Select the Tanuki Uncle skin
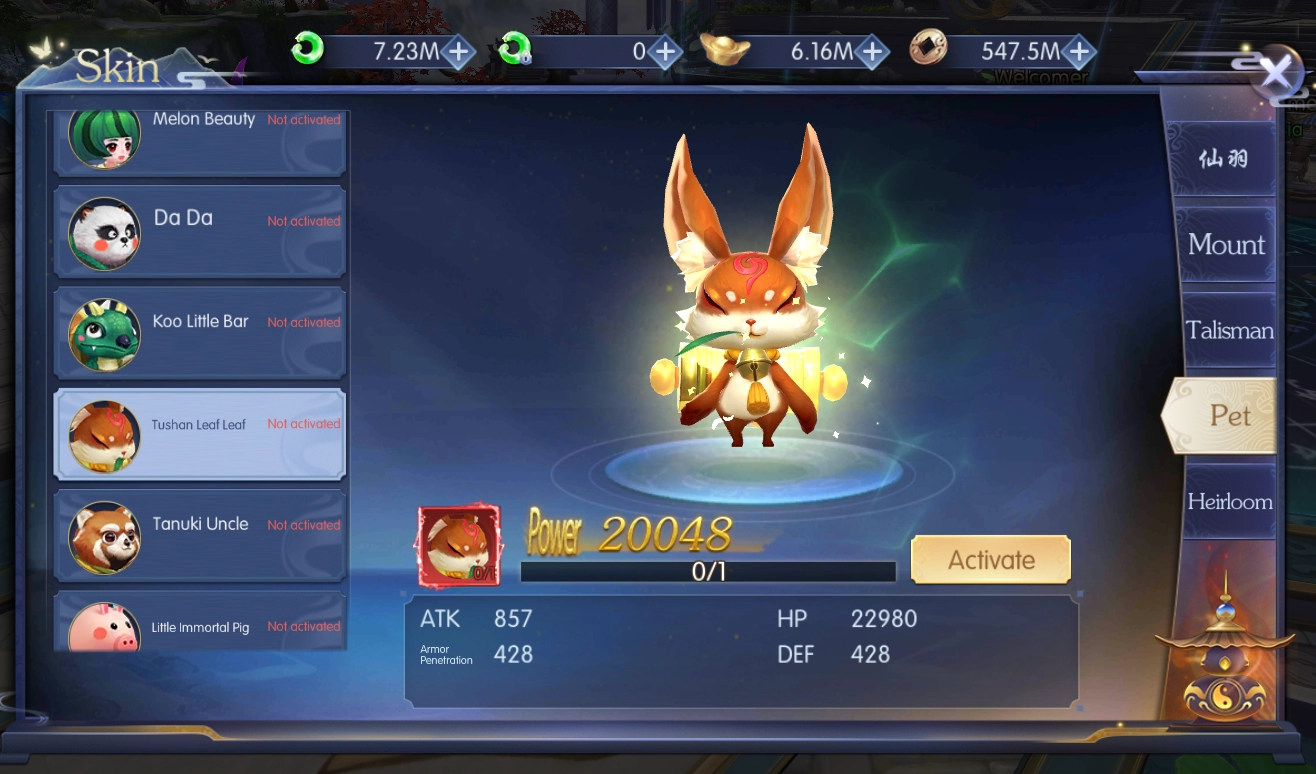 (x=200, y=535)
